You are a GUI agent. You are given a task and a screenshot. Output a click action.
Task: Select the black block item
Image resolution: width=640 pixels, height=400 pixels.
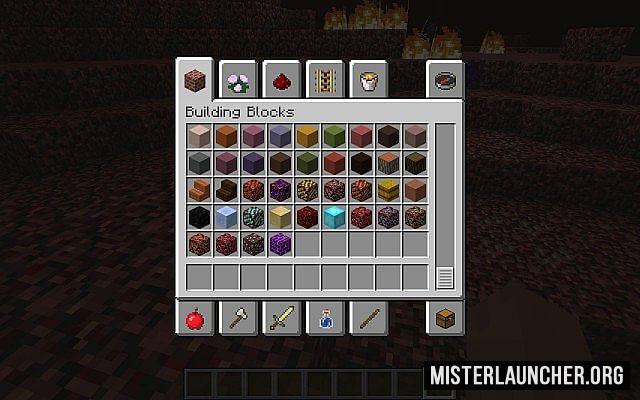point(199,216)
